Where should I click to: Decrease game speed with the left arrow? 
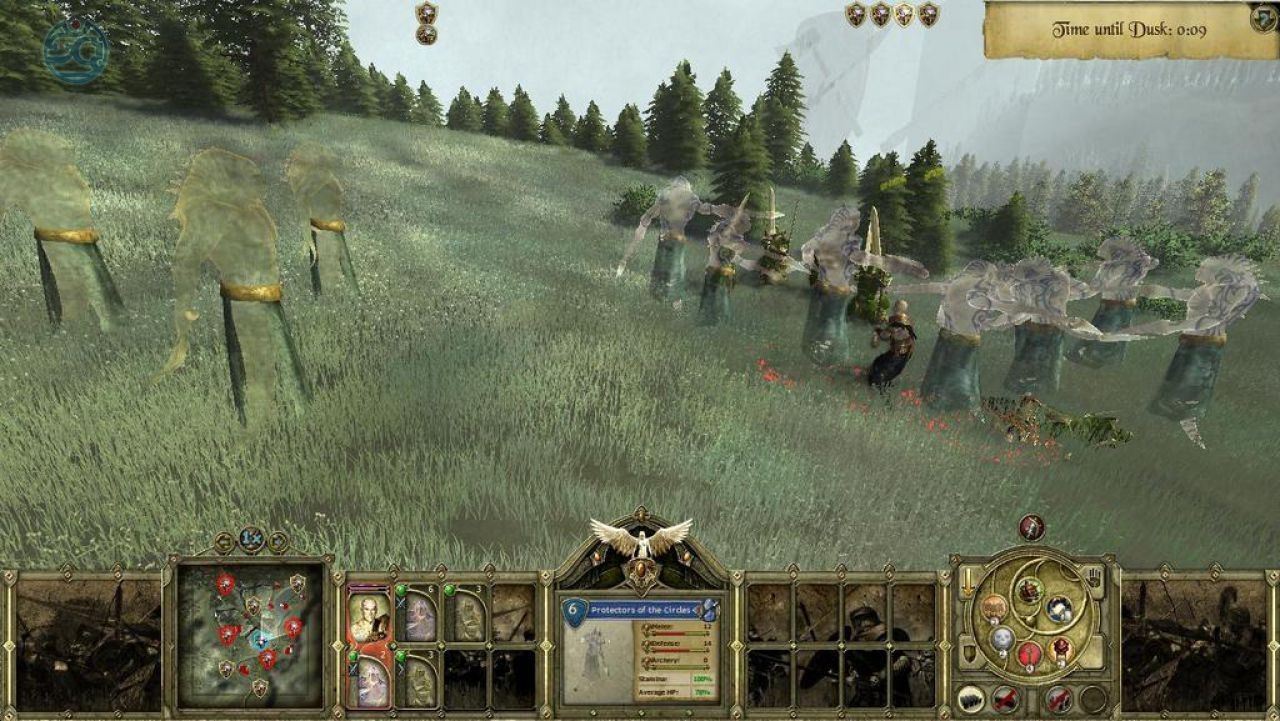[x=225, y=543]
